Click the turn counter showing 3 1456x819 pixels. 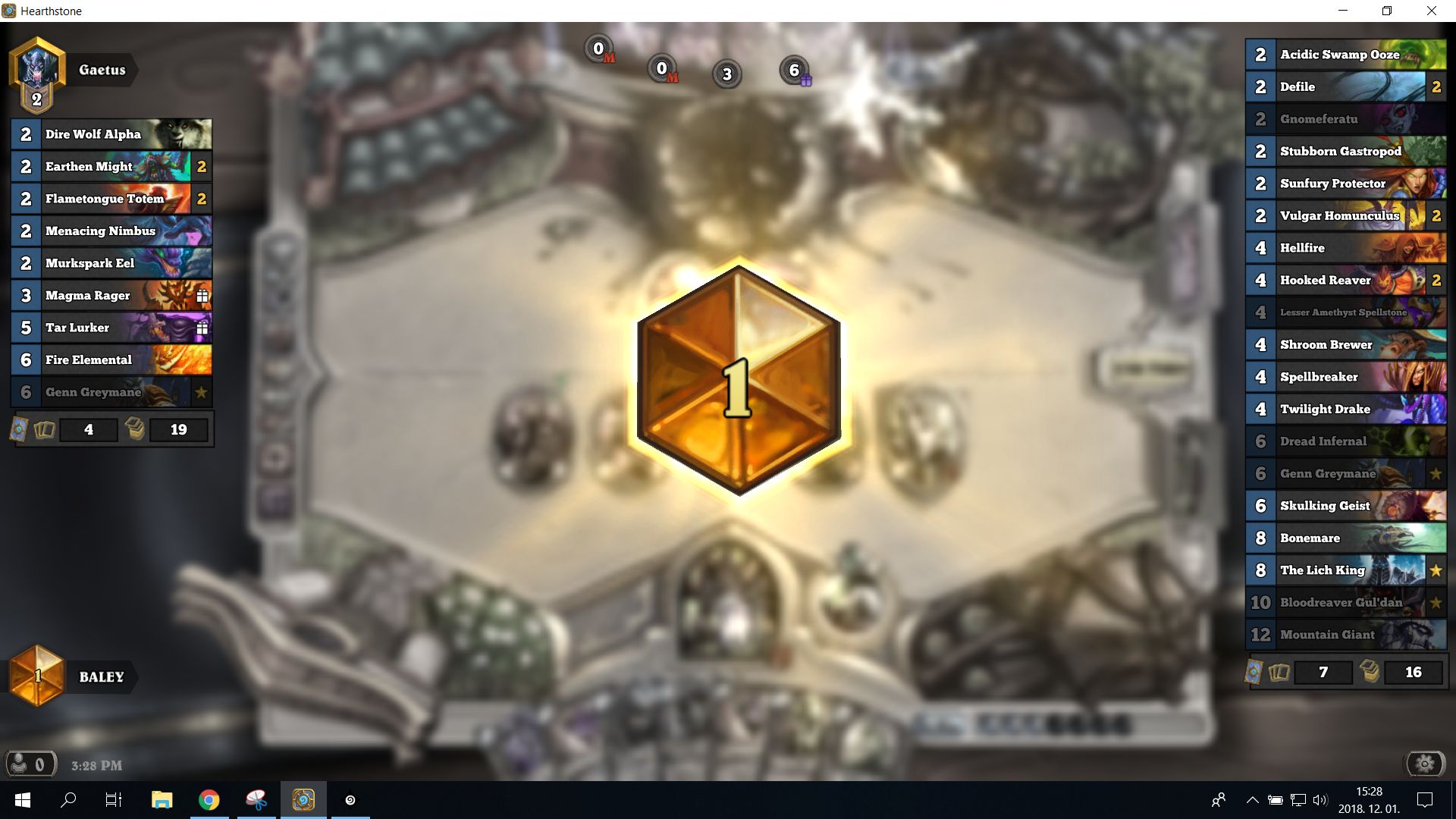tap(726, 74)
